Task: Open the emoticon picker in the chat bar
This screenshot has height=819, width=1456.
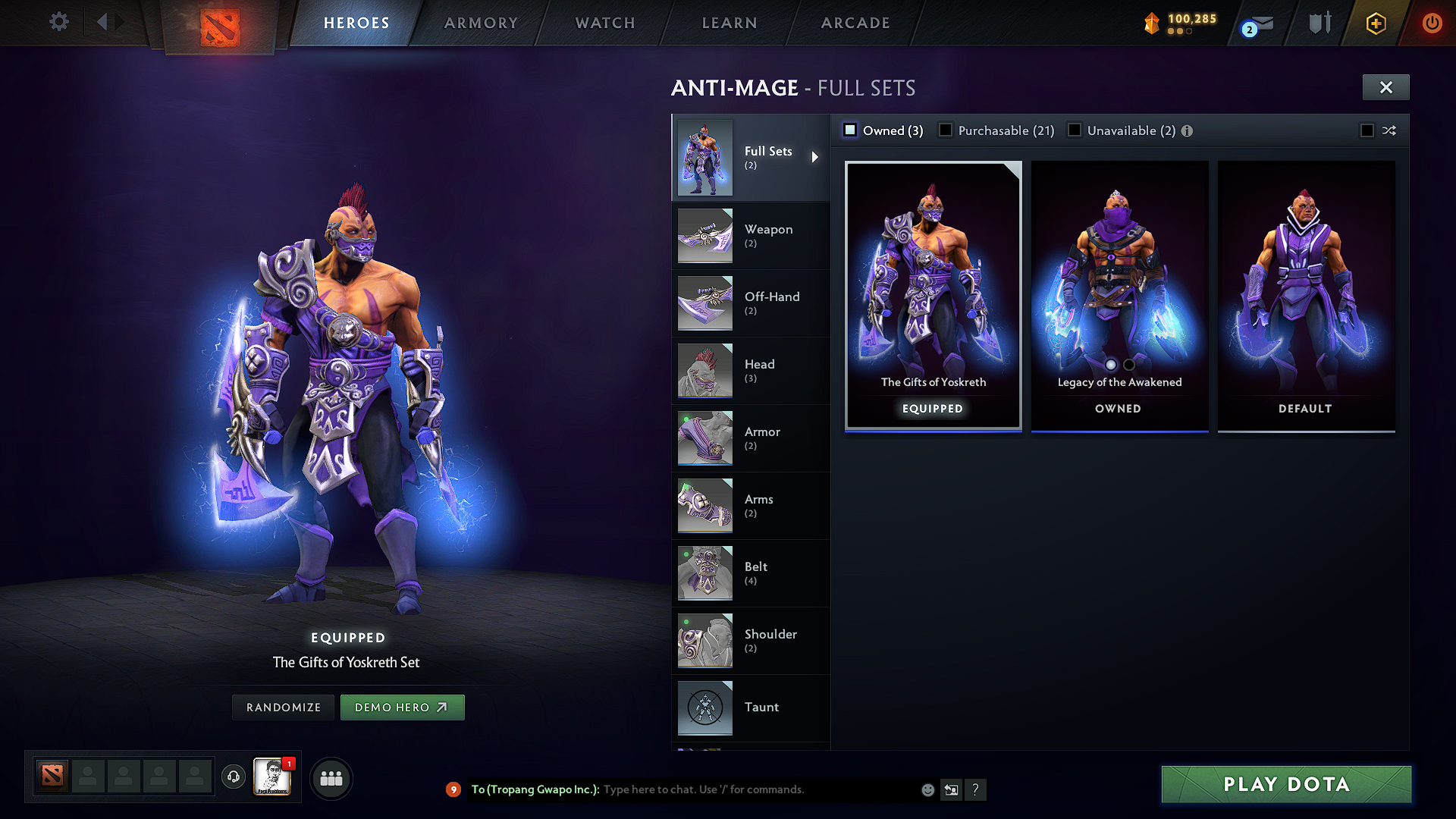Action: click(x=927, y=789)
